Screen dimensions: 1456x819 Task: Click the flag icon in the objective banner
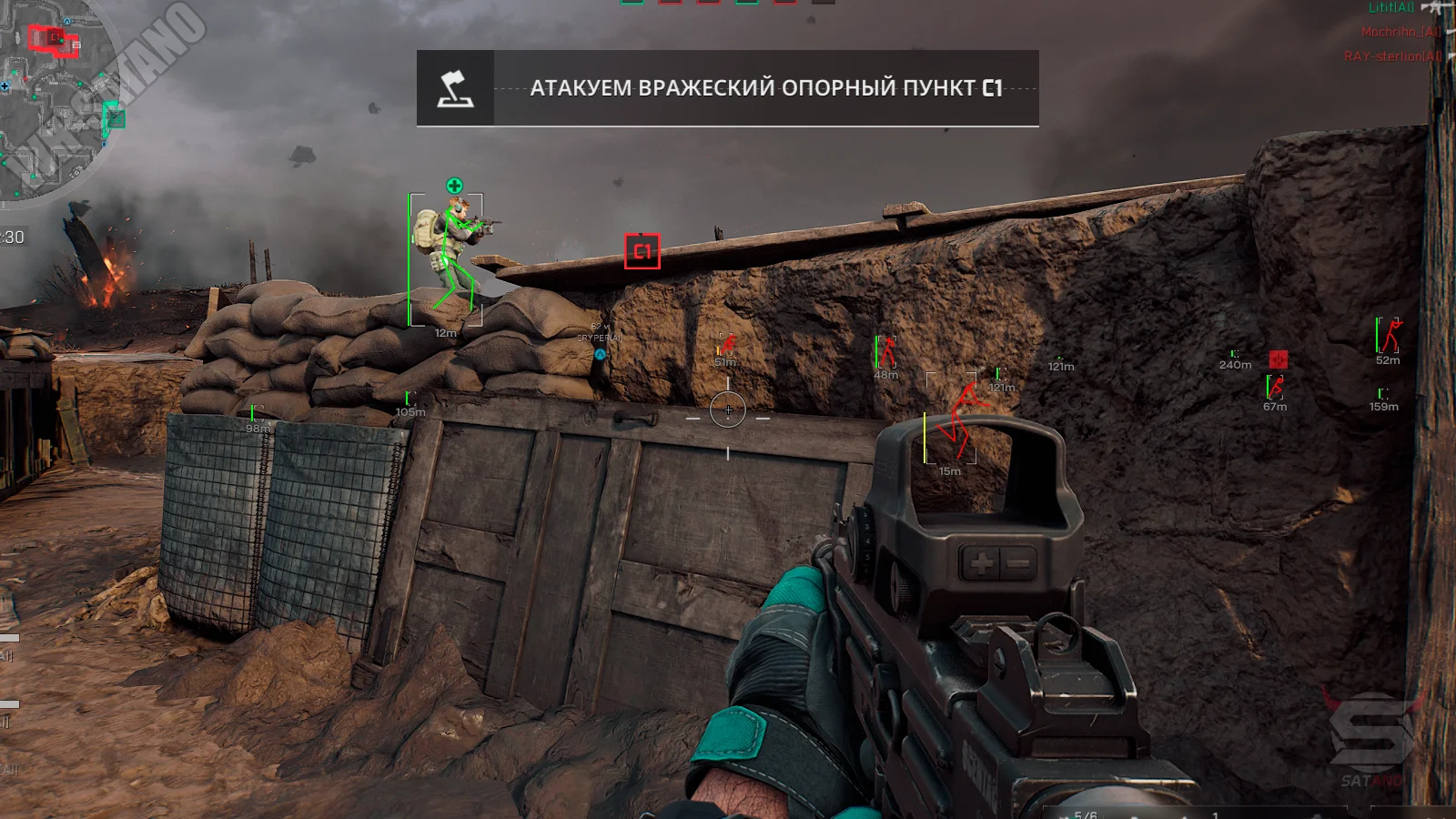coord(455,88)
